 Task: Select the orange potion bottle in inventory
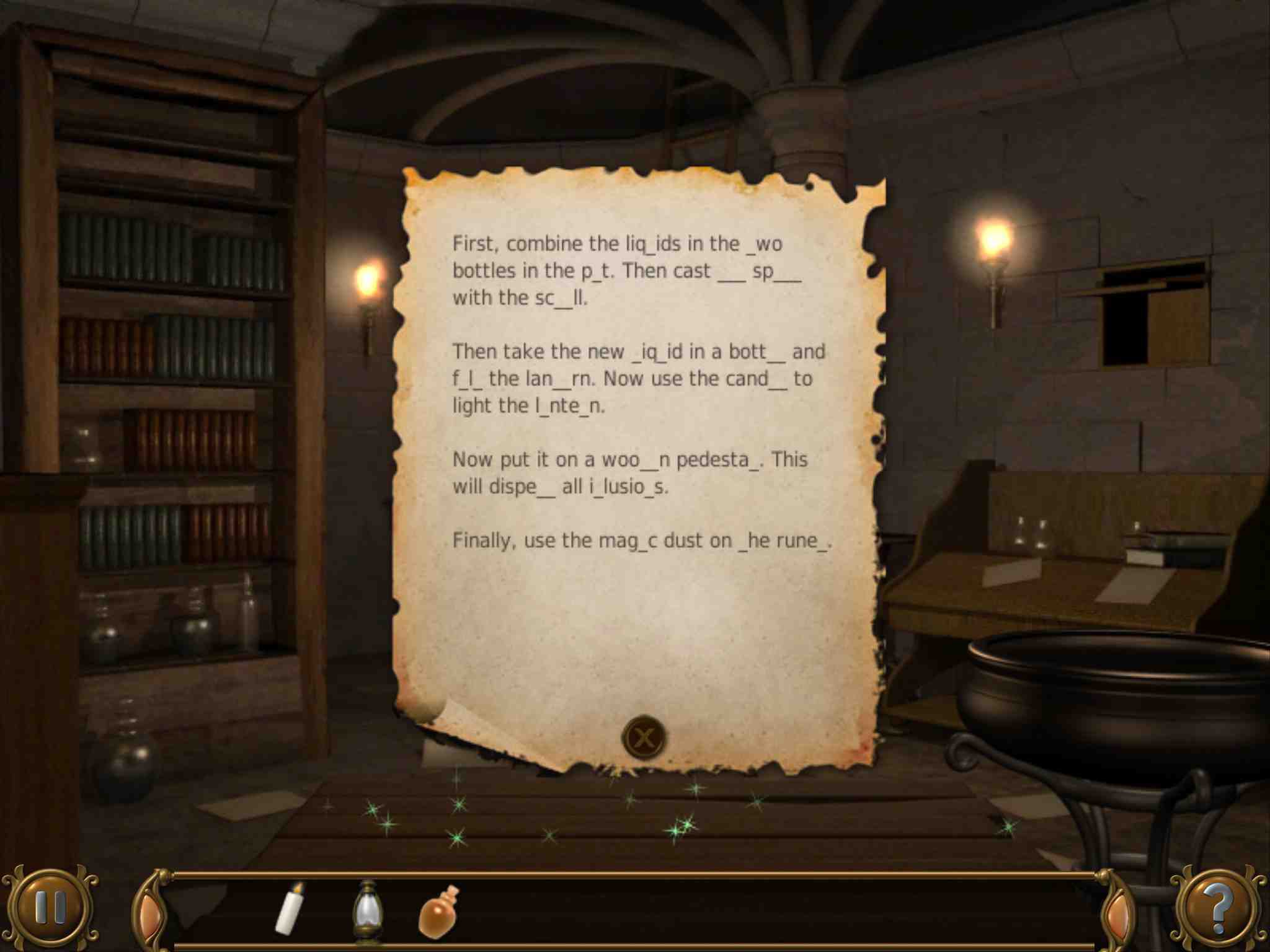coord(439,910)
